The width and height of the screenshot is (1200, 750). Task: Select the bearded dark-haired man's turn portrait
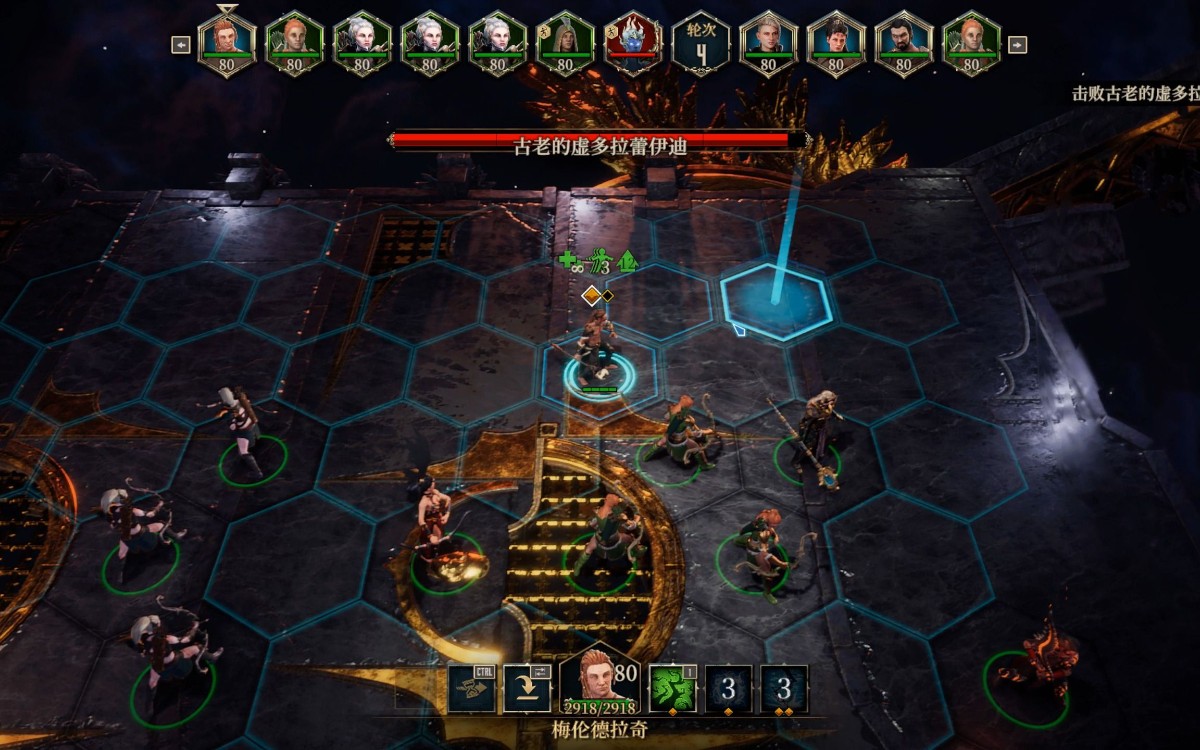point(903,43)
